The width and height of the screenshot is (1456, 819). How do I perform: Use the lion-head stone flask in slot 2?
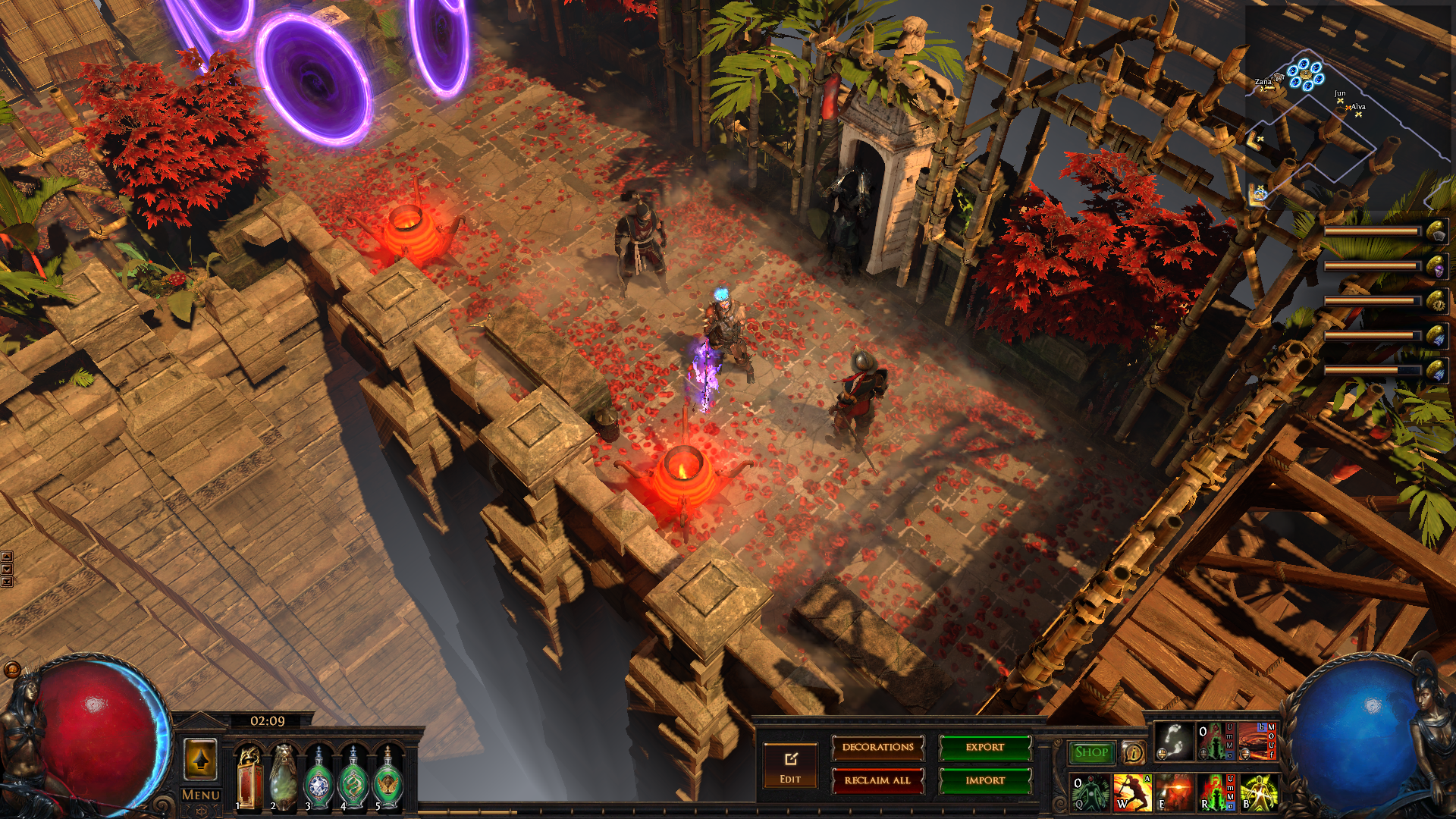tap(284, 778)
